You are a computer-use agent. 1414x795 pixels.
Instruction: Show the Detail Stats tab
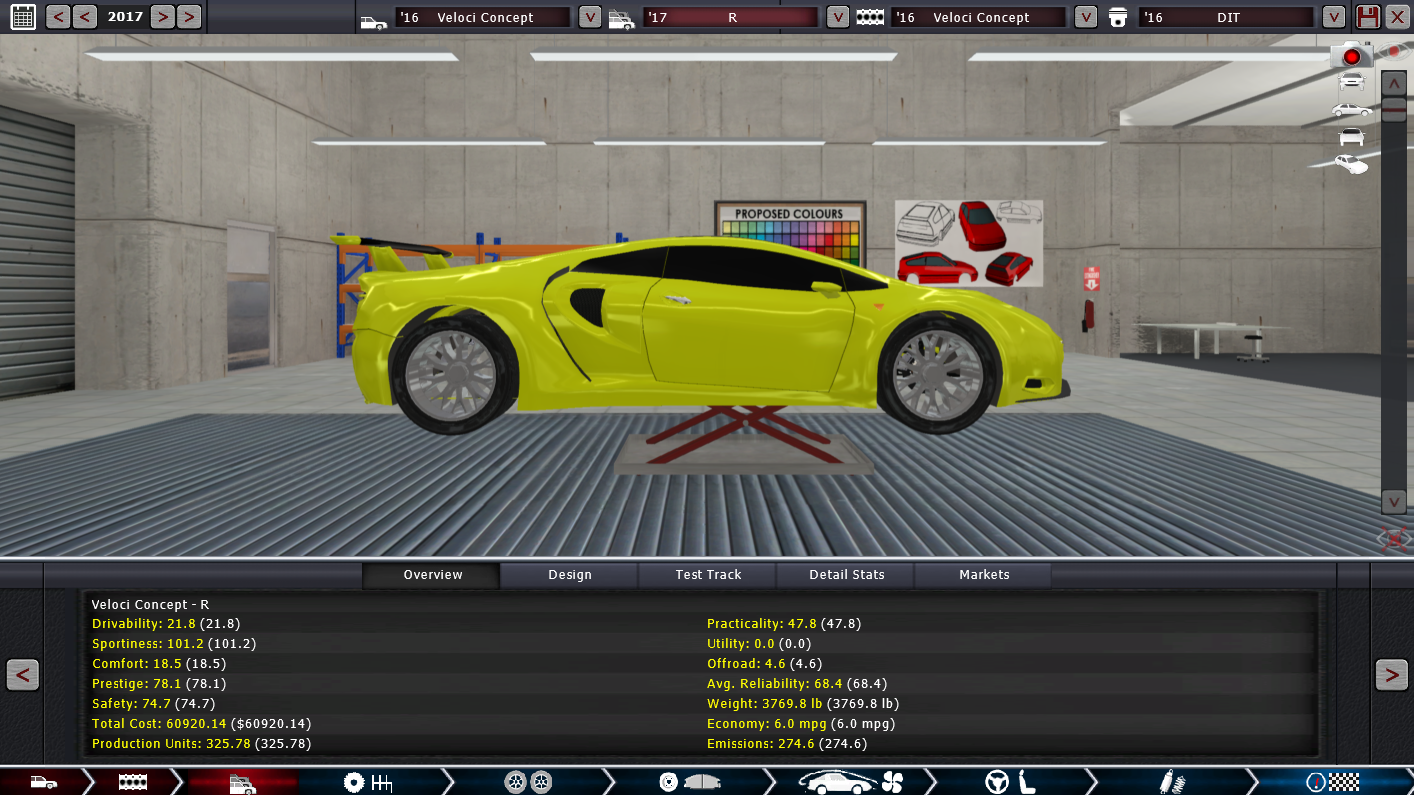click(x=846, y=575)
